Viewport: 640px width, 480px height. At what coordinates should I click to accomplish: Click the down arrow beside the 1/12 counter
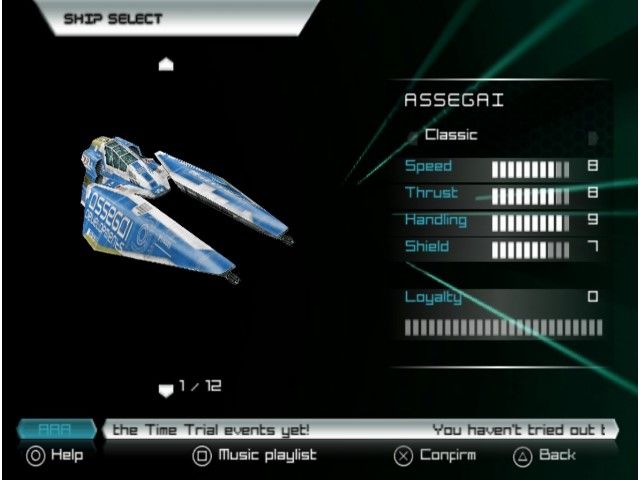click(167, 389)
